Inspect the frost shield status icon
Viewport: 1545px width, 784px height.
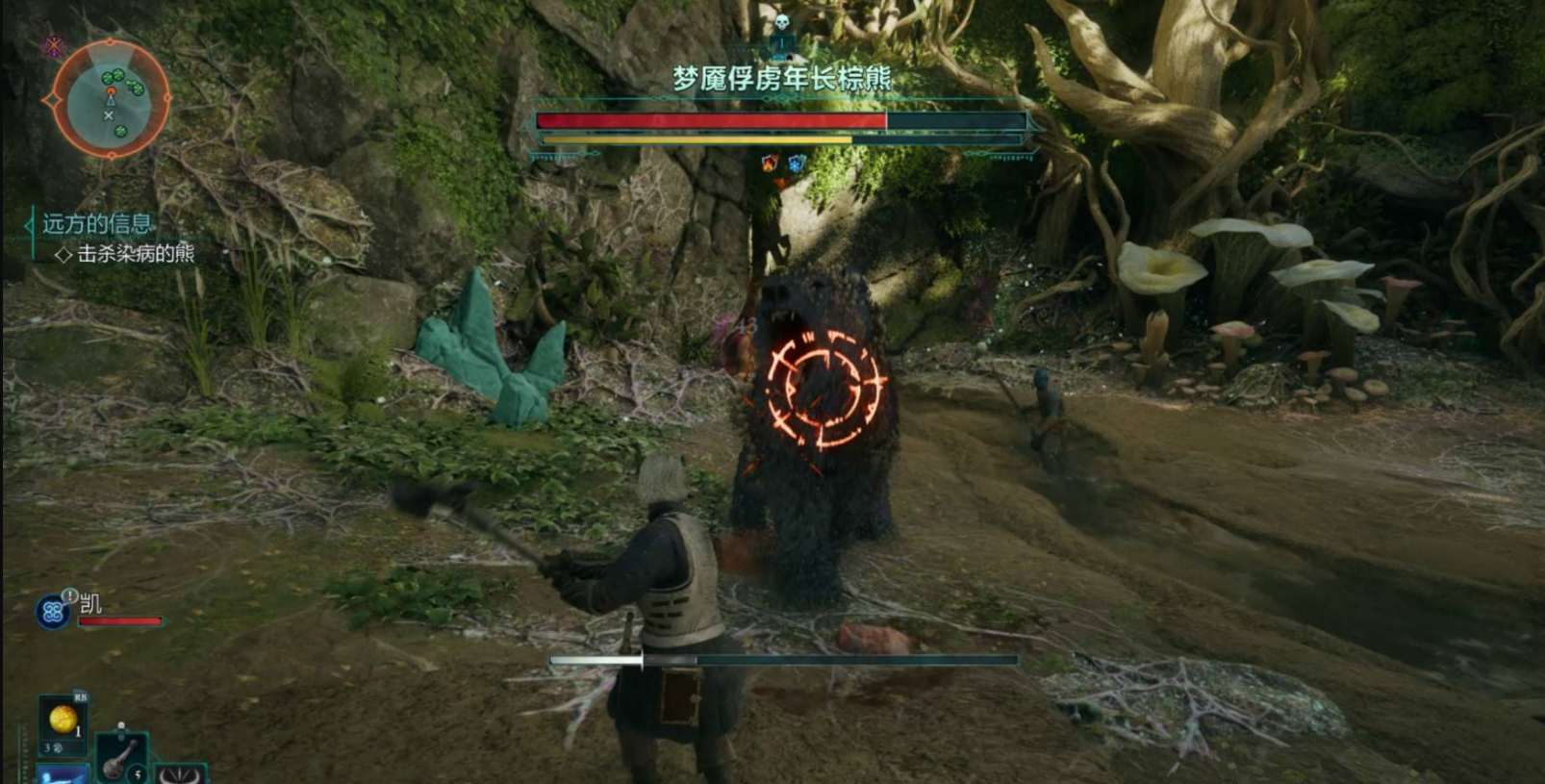tap(797, 163)
